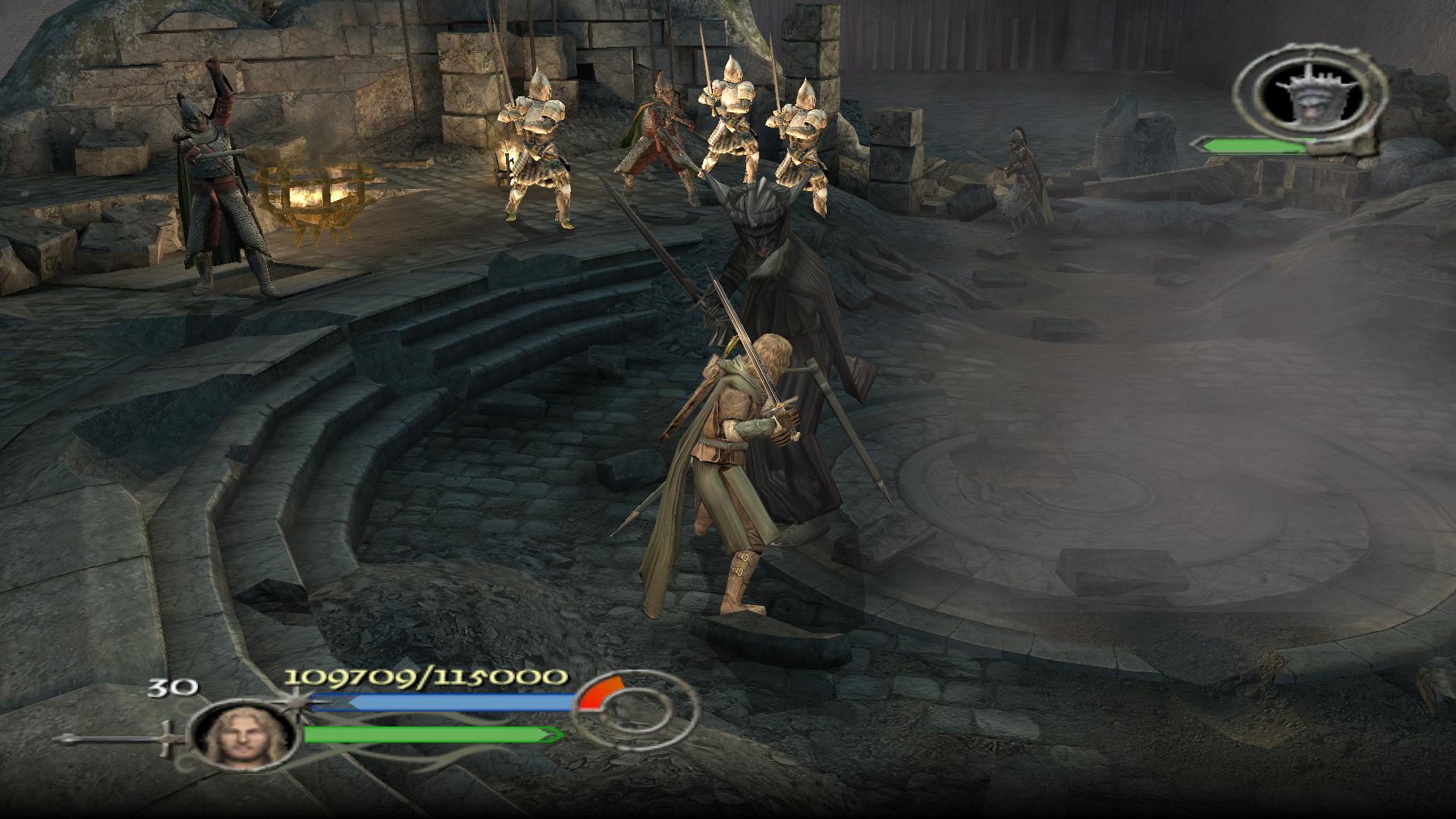Image resolution: width=1456 pixels, height=819 pixels.
Task: Click Faramir's character portrait
Action: (x=242, y=734)
